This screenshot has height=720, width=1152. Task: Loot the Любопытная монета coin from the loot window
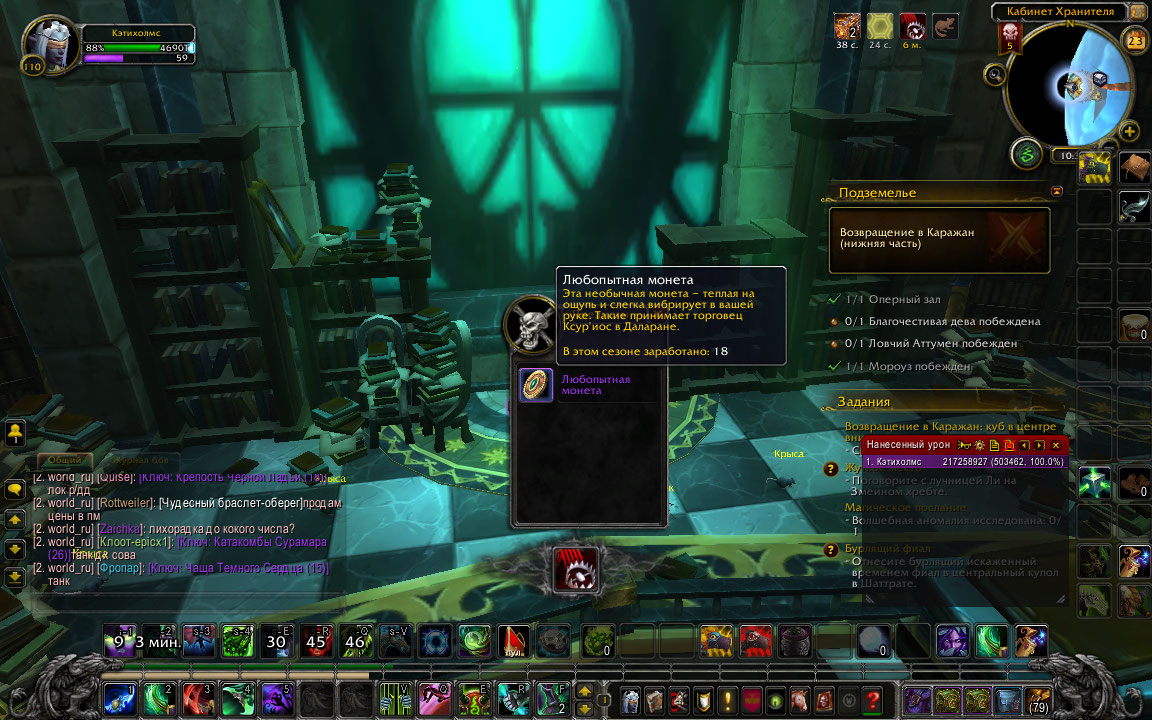pos(537,385)
